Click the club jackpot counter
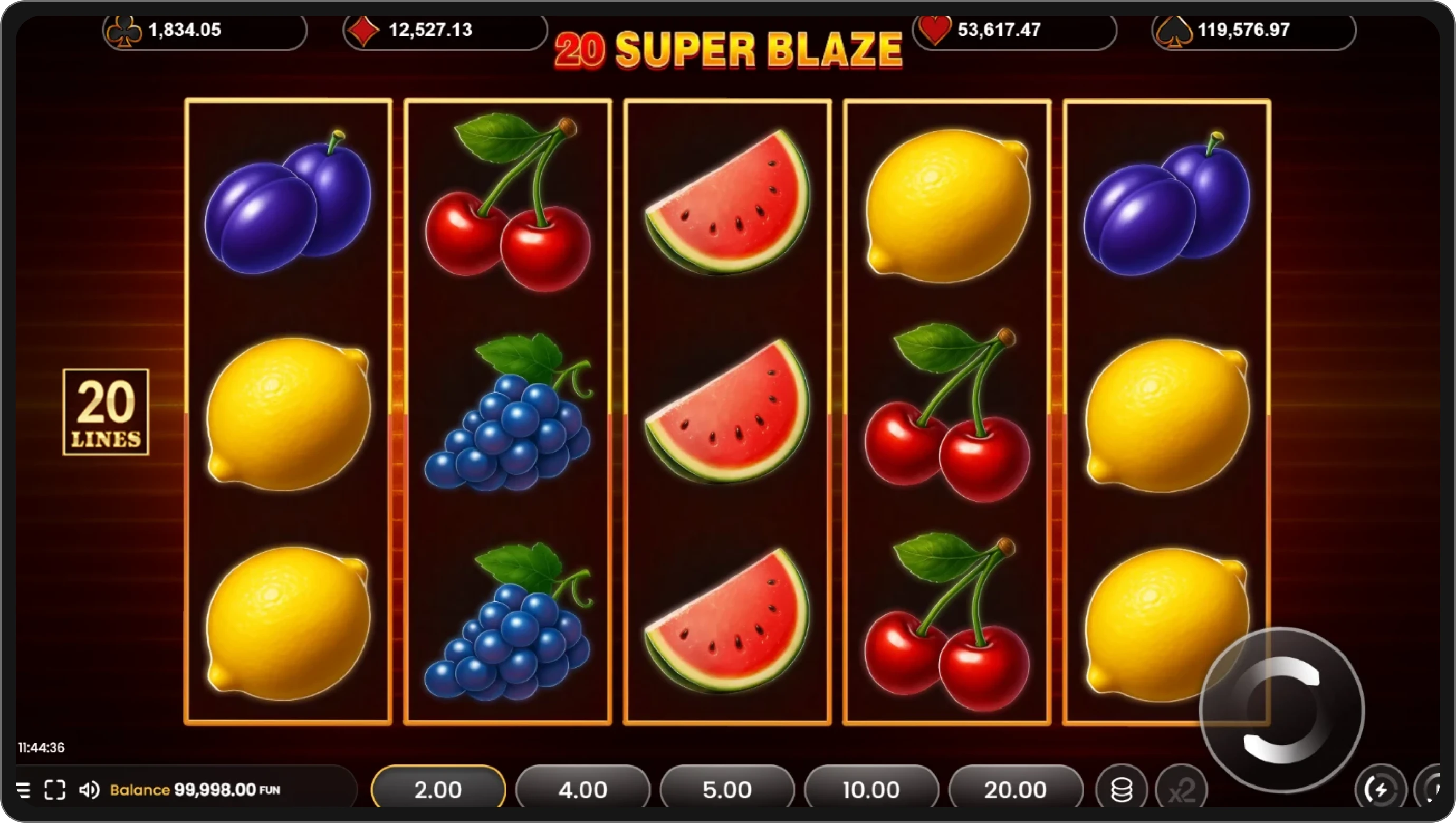 pyautogui.click(x=205, y=31)
